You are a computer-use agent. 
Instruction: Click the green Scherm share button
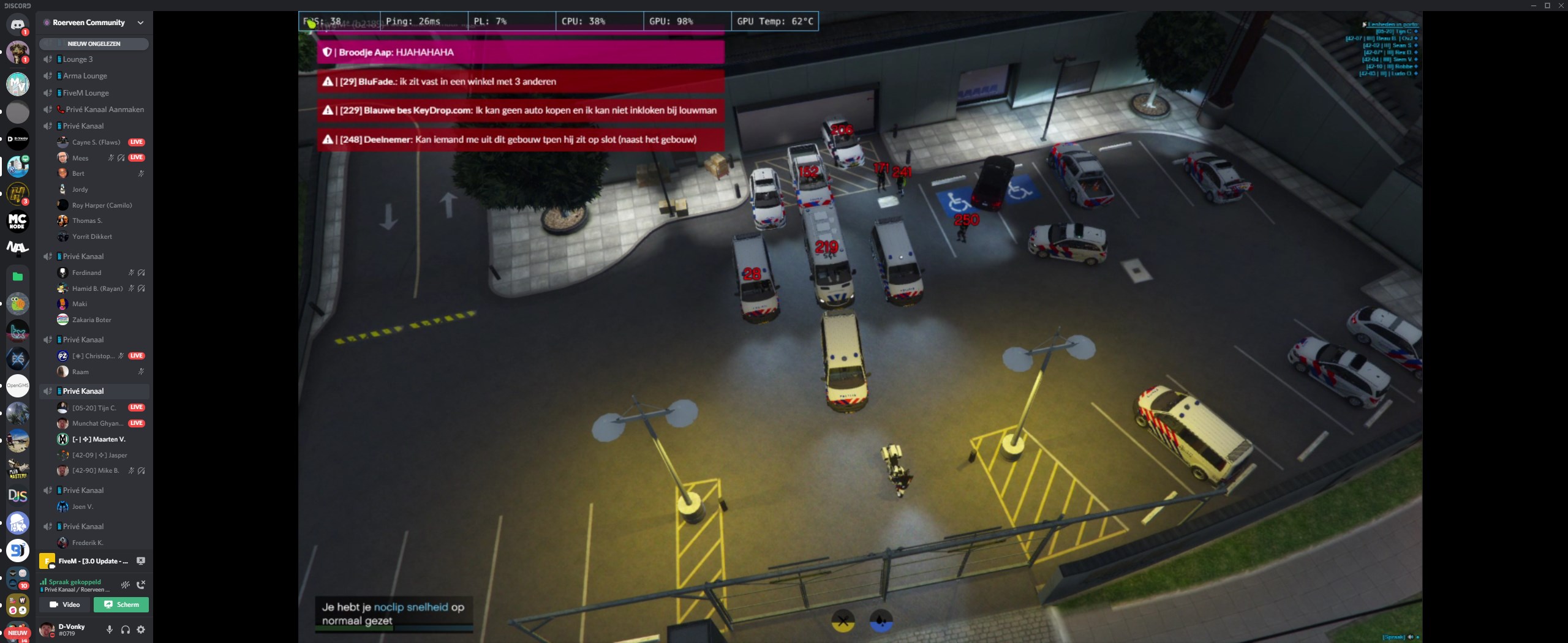point(121,604)
